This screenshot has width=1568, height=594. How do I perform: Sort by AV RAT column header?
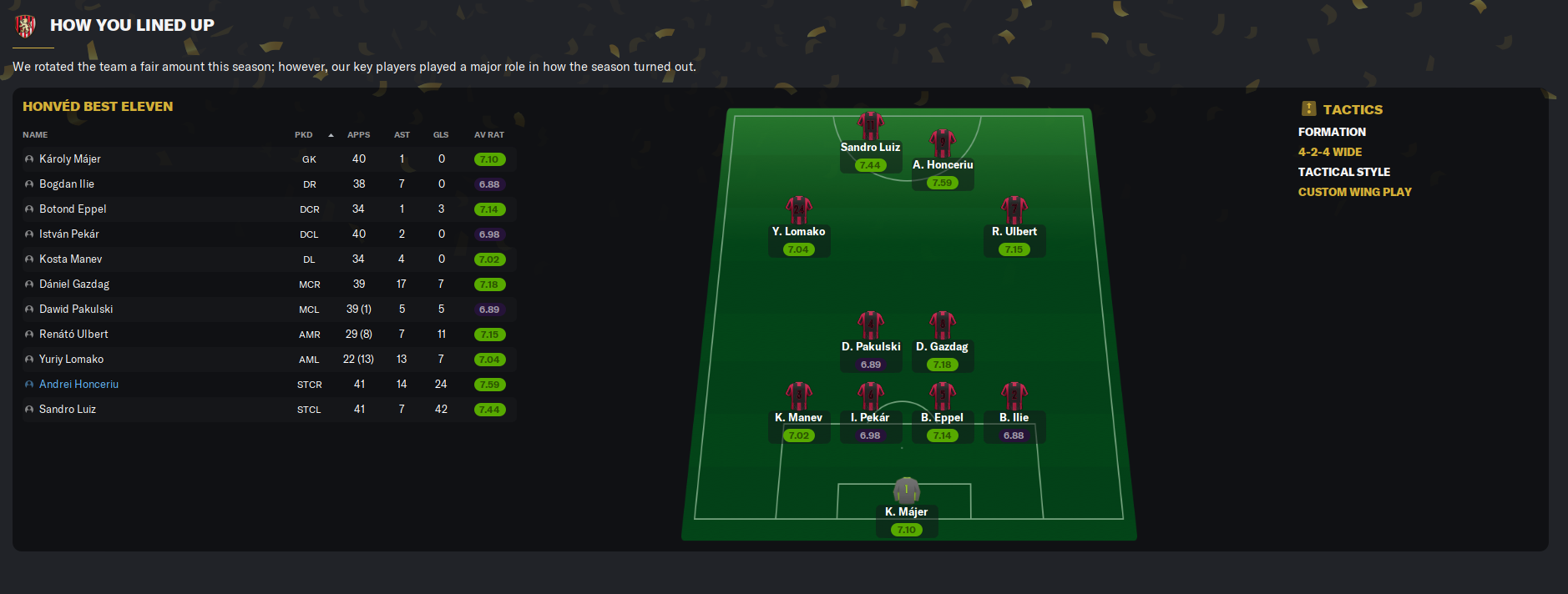[489, 135]
